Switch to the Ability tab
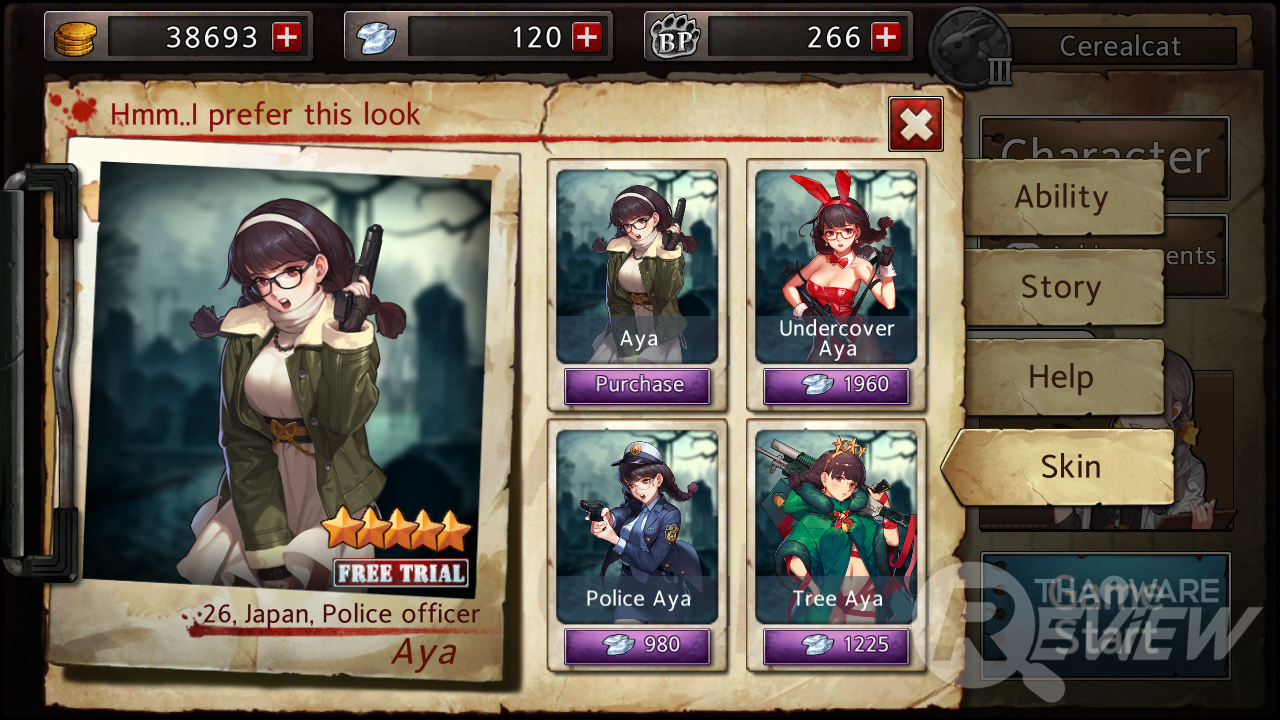This screenshot has width=1280, height=720. pos(1062,197)
